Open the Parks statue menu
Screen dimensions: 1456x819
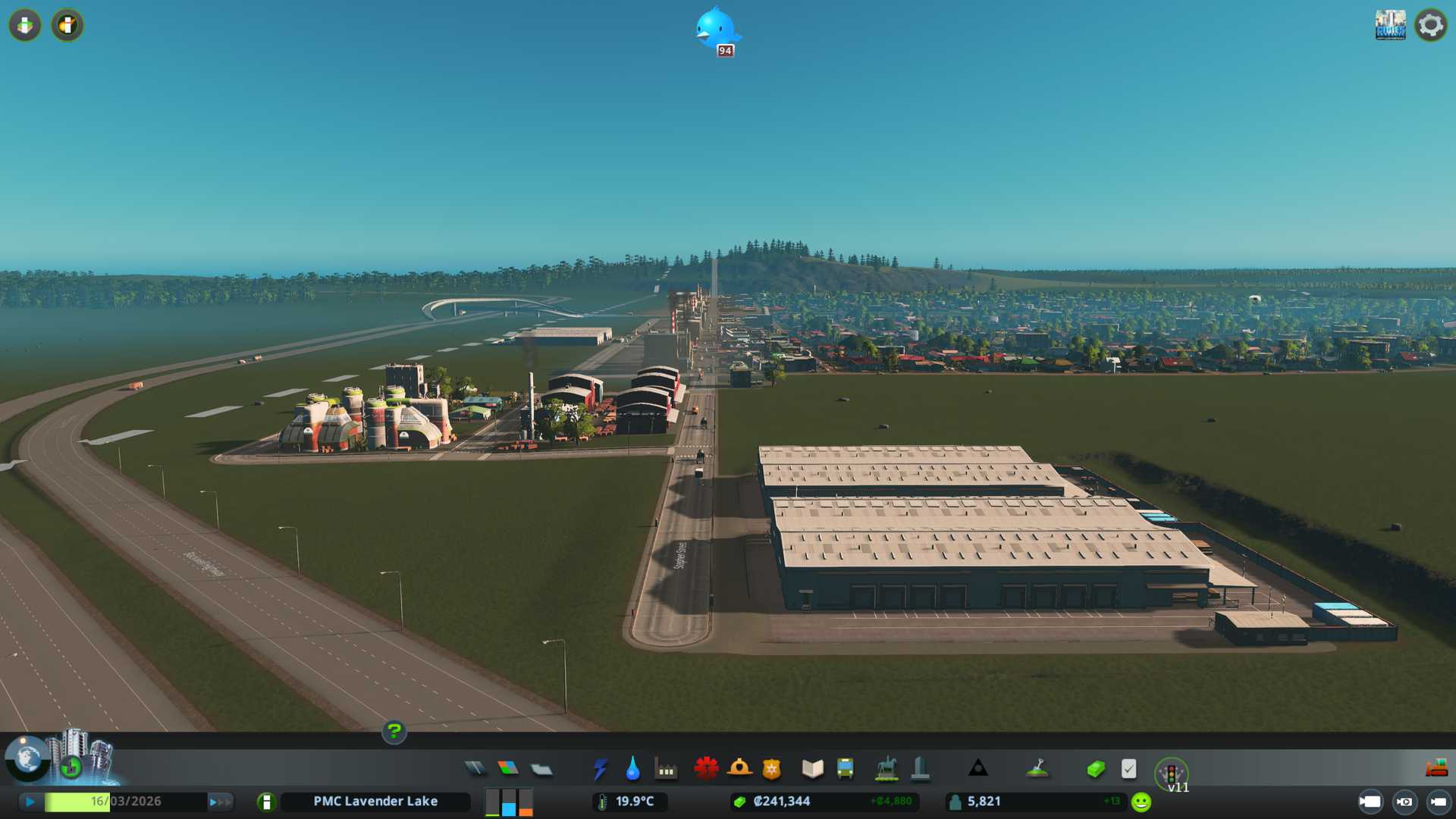(886, 769)
